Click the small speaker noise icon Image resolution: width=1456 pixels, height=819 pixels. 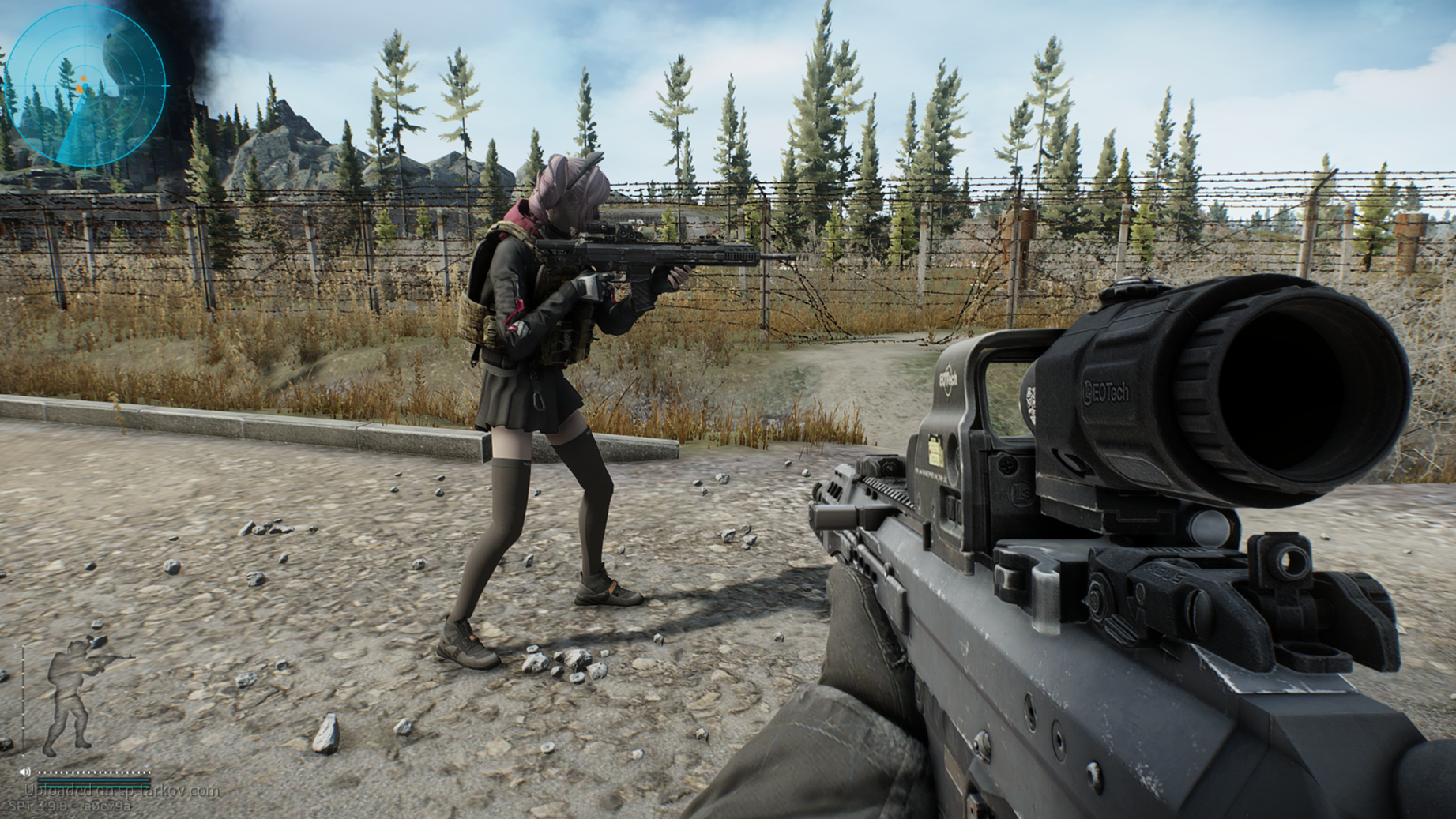[24, 772]
